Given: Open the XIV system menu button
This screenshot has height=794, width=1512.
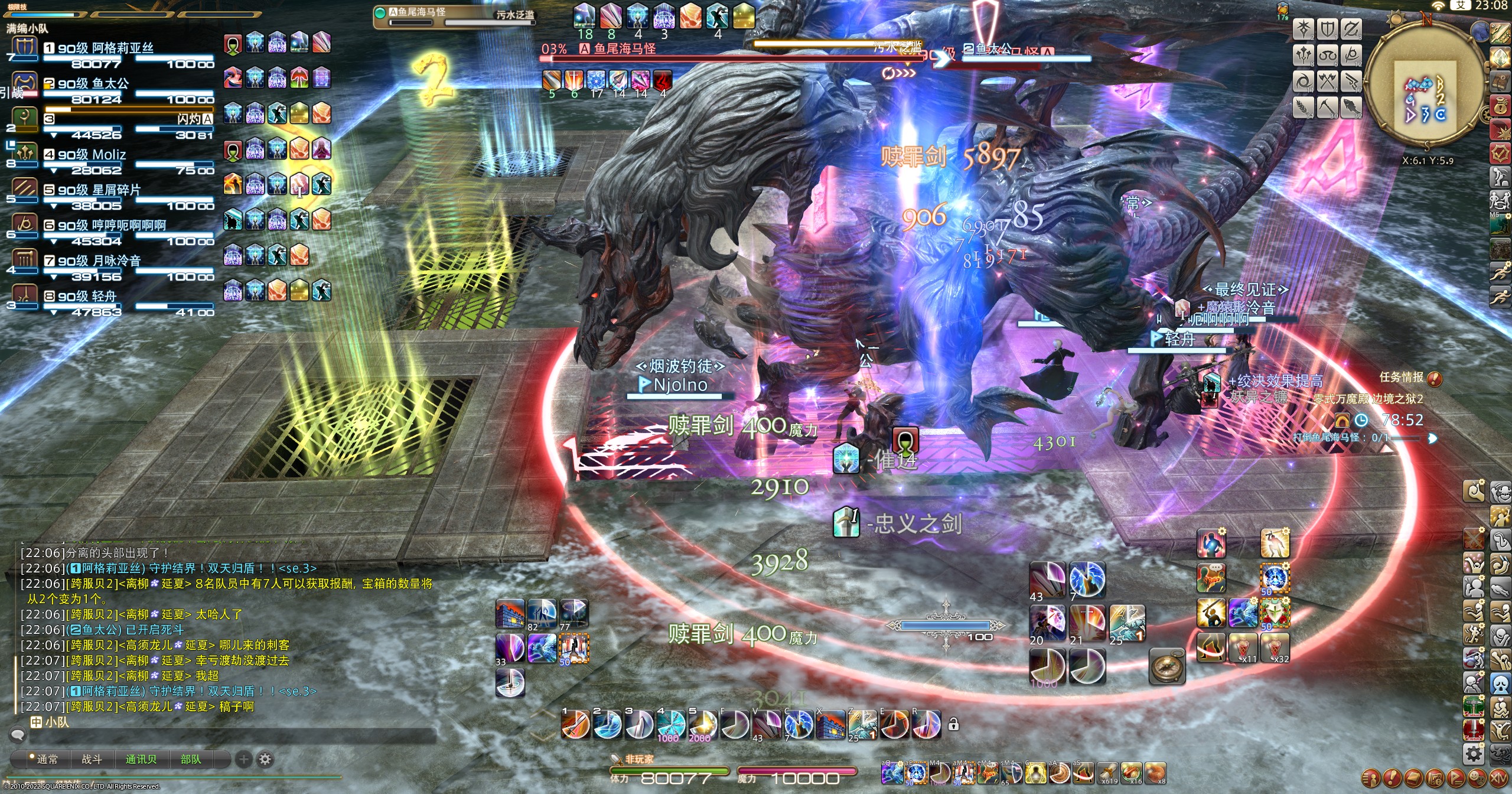Looking at the screenshot, I should 1498,777.
